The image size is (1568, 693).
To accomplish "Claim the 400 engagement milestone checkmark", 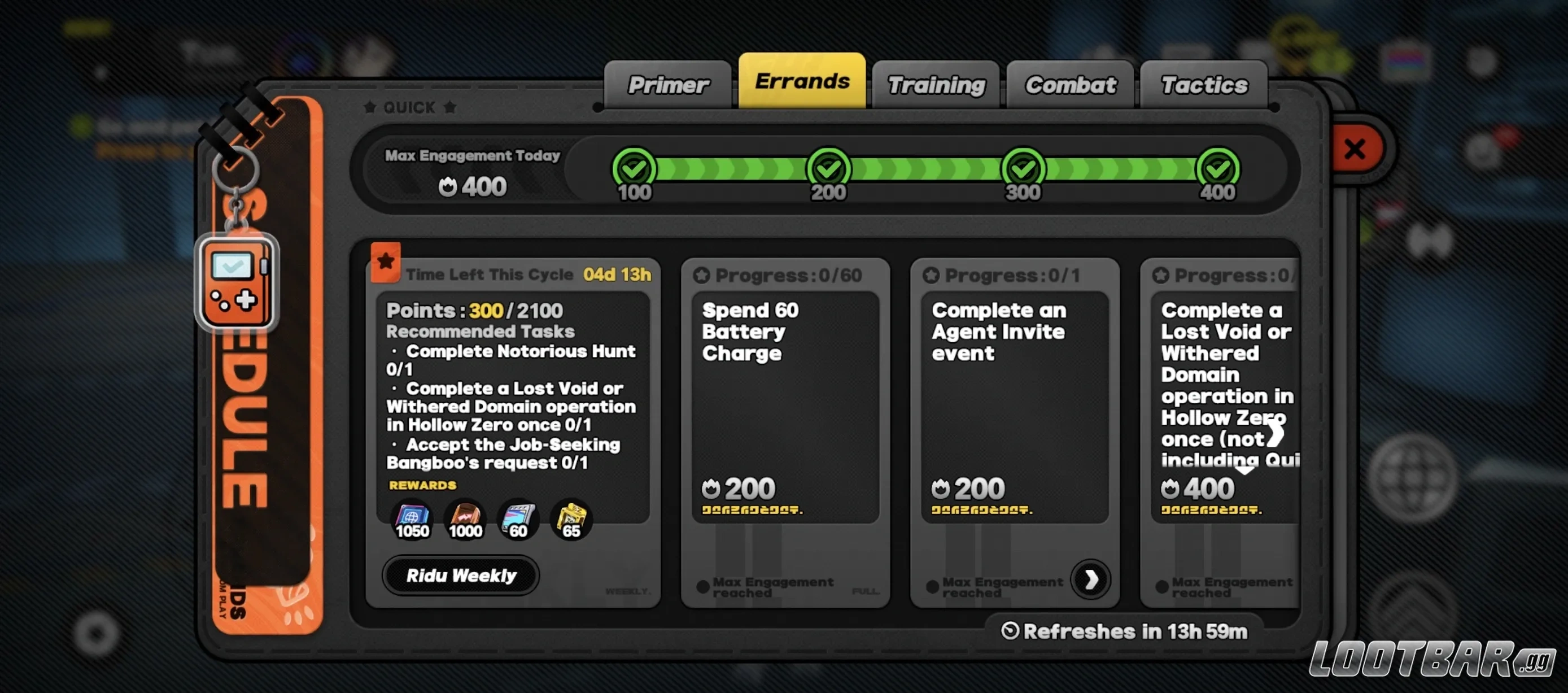I will [1217, 168].
